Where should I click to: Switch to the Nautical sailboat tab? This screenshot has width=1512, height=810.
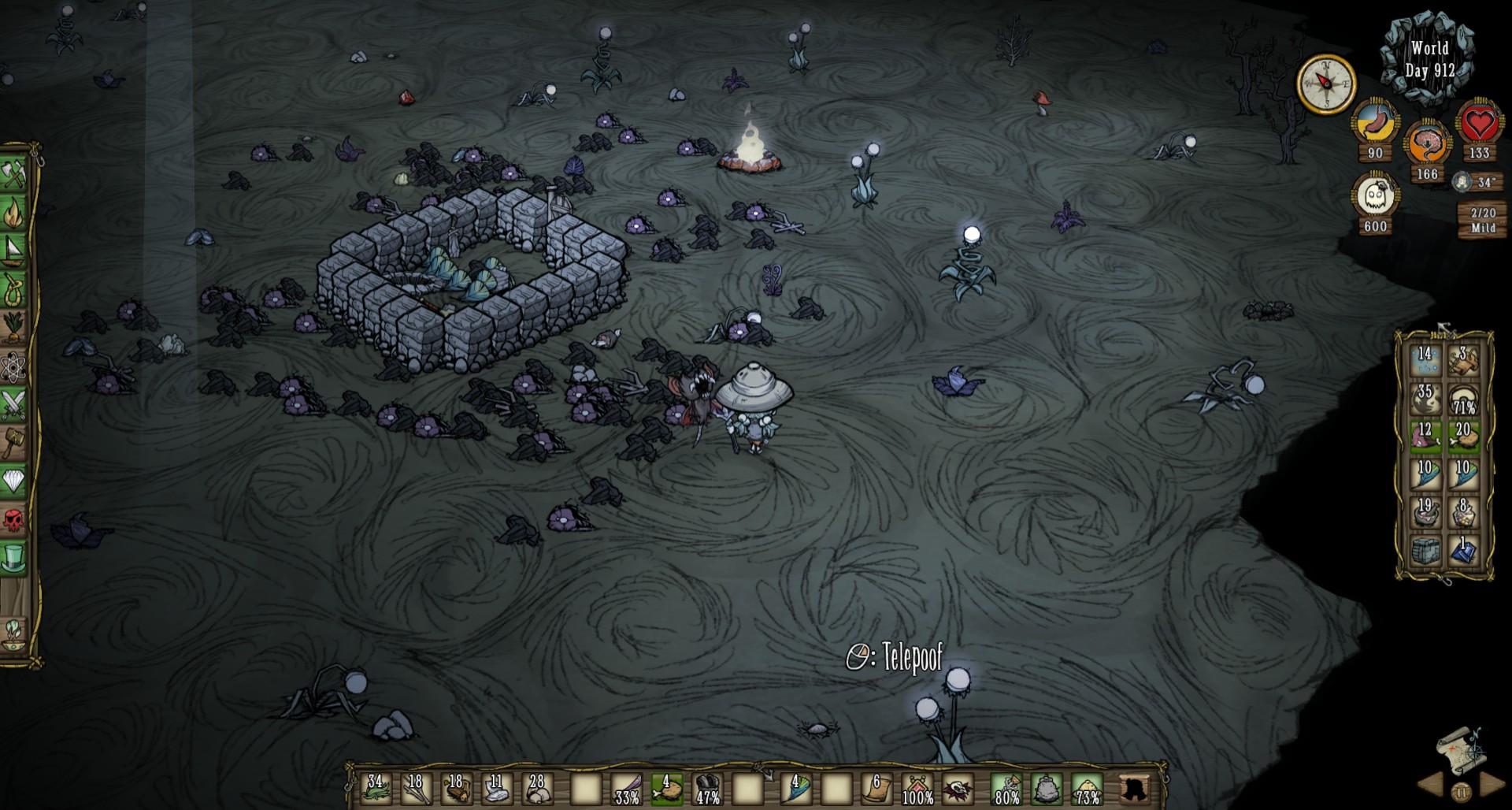click(14, 250)
